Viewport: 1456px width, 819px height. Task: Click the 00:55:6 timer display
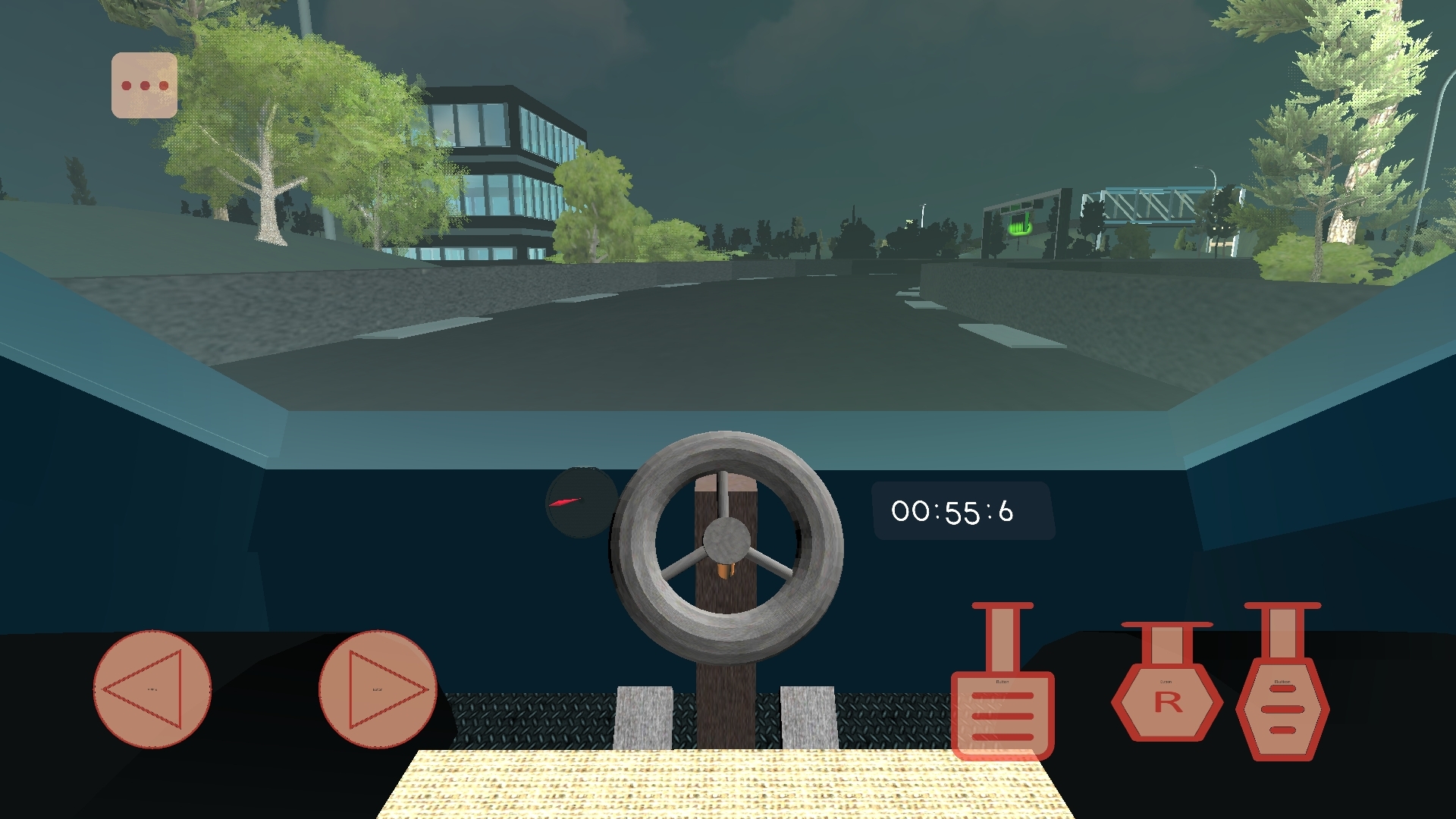coord(963,511)
